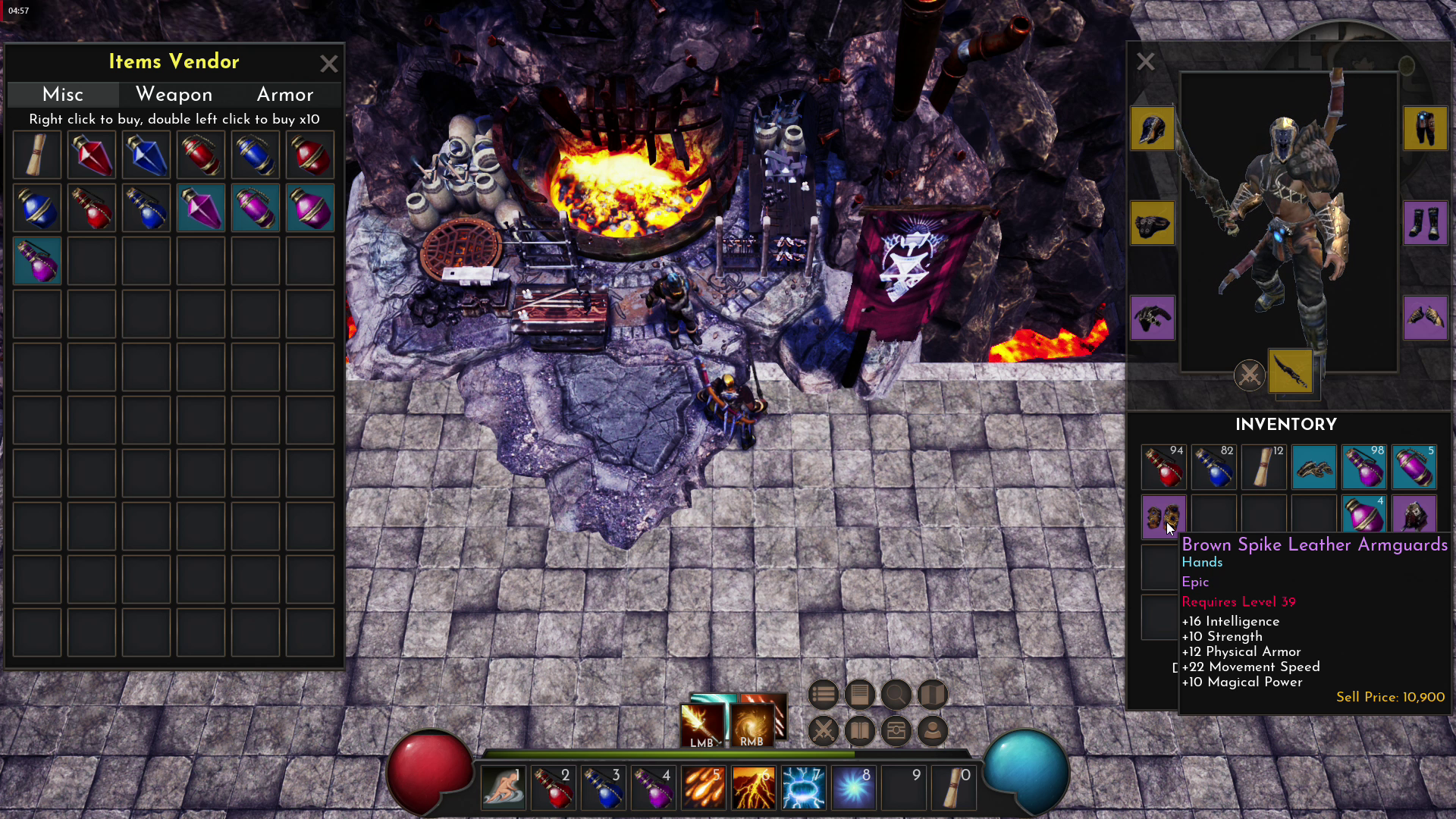Buy the scroll from the vendor
This screenshot has height=819, width=1456.
coord(37,155)
